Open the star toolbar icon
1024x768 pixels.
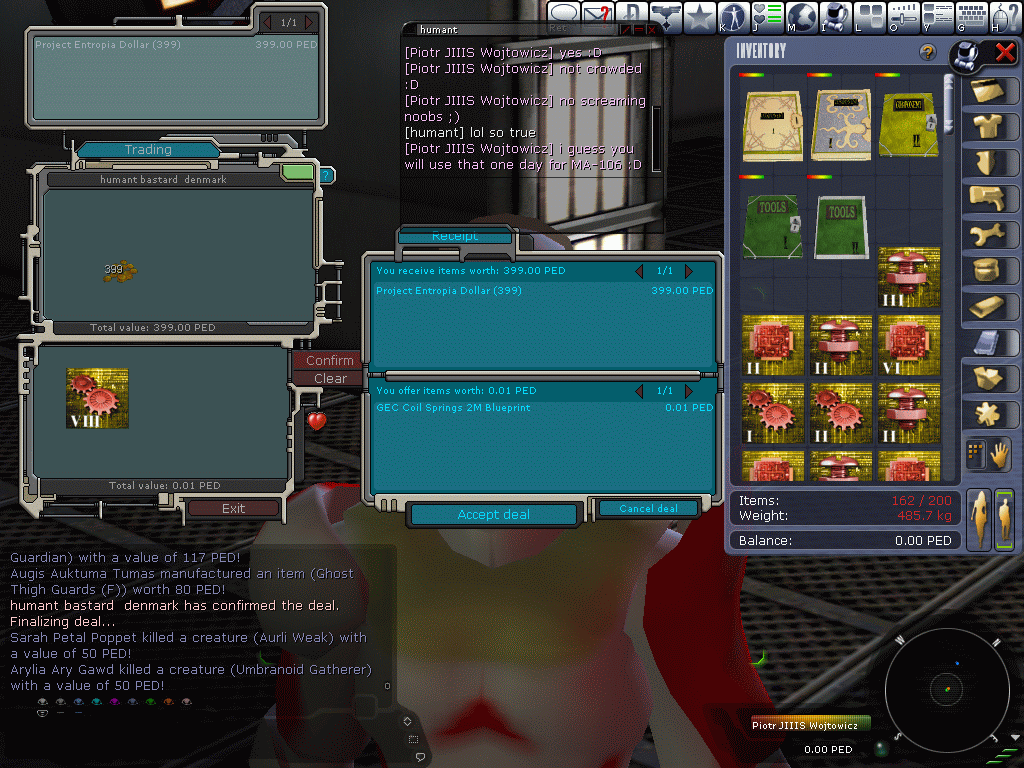click(700, 16)
